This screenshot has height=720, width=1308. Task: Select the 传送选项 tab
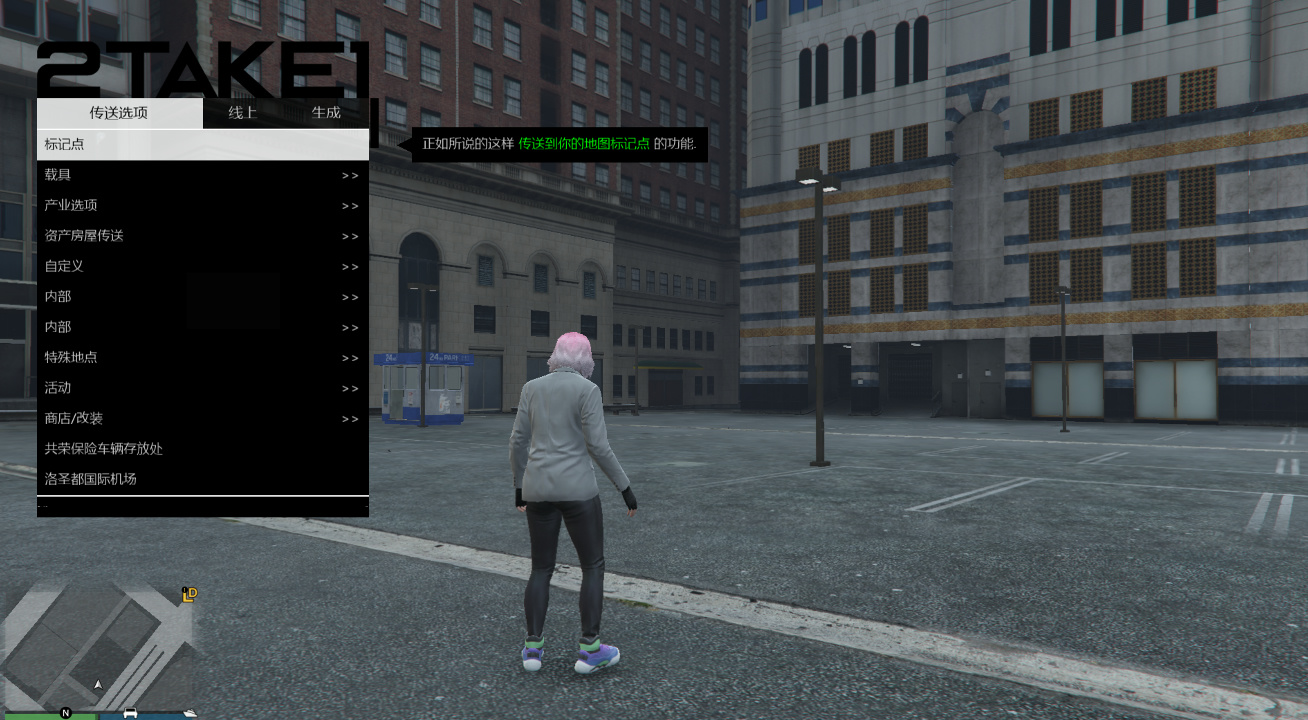pyautogui.click(x=120, y=113)
